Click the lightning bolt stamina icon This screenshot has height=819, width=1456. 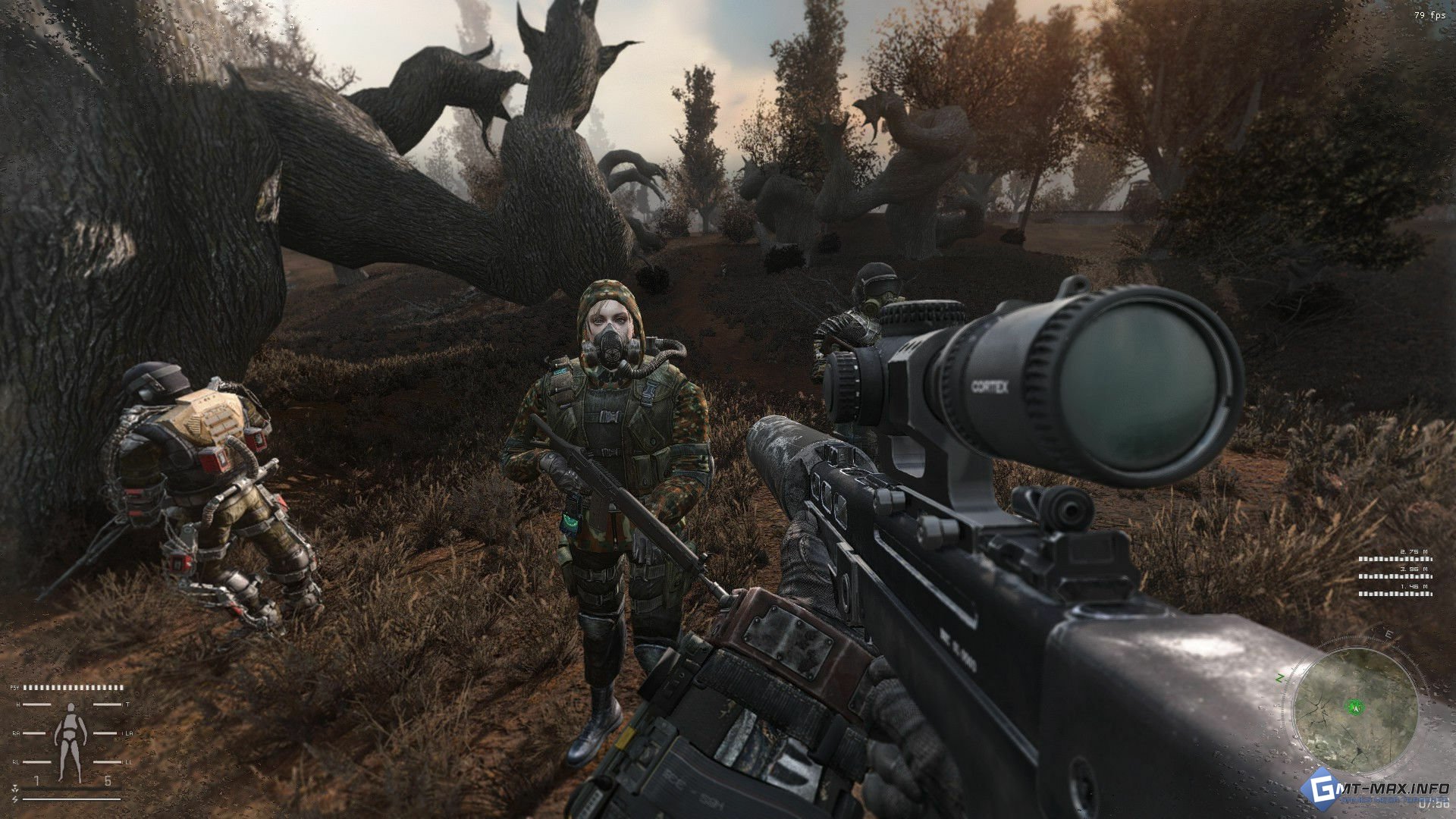[x=15, y=799]
